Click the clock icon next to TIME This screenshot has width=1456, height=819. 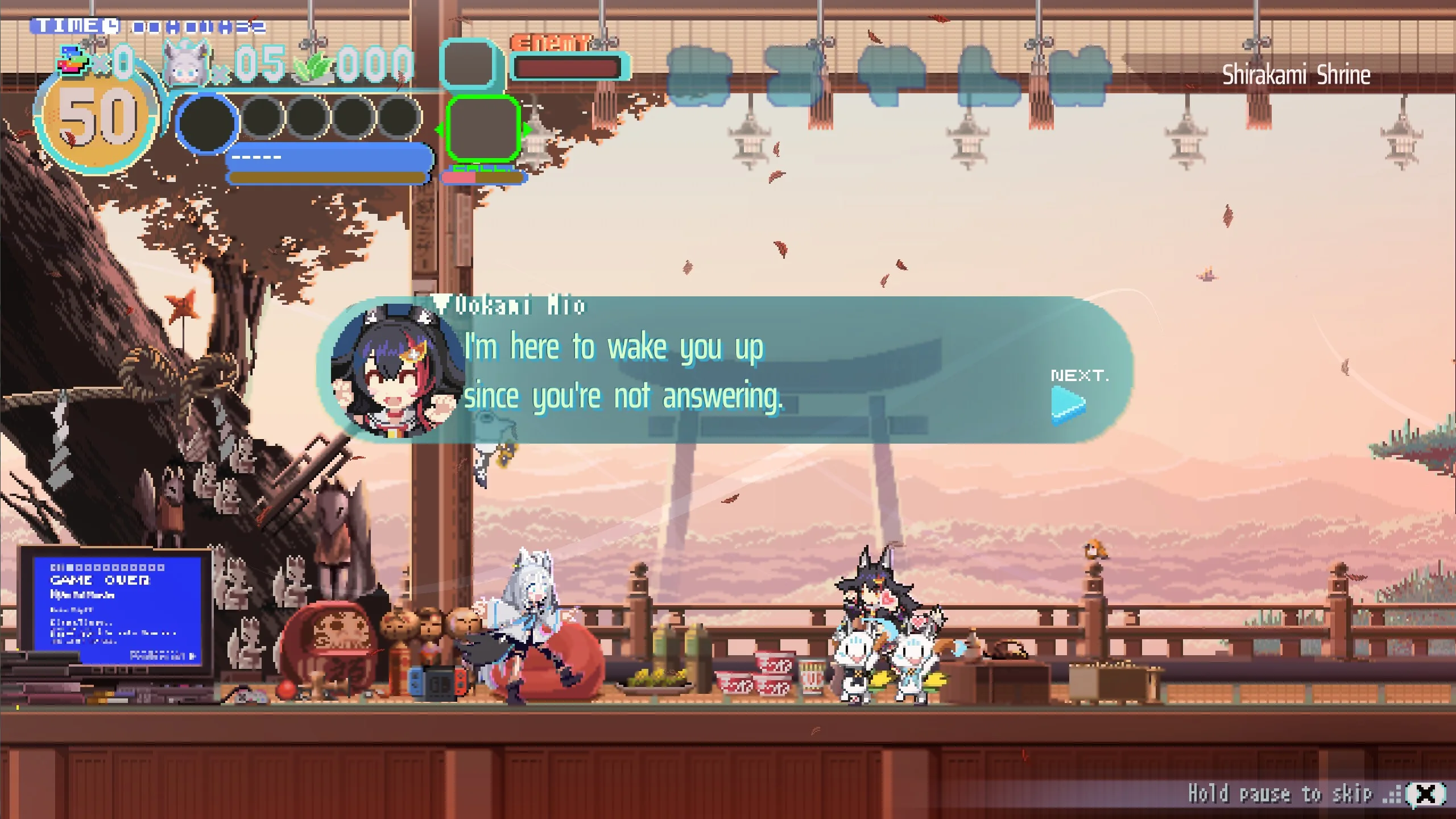click(x=112, y=26)
